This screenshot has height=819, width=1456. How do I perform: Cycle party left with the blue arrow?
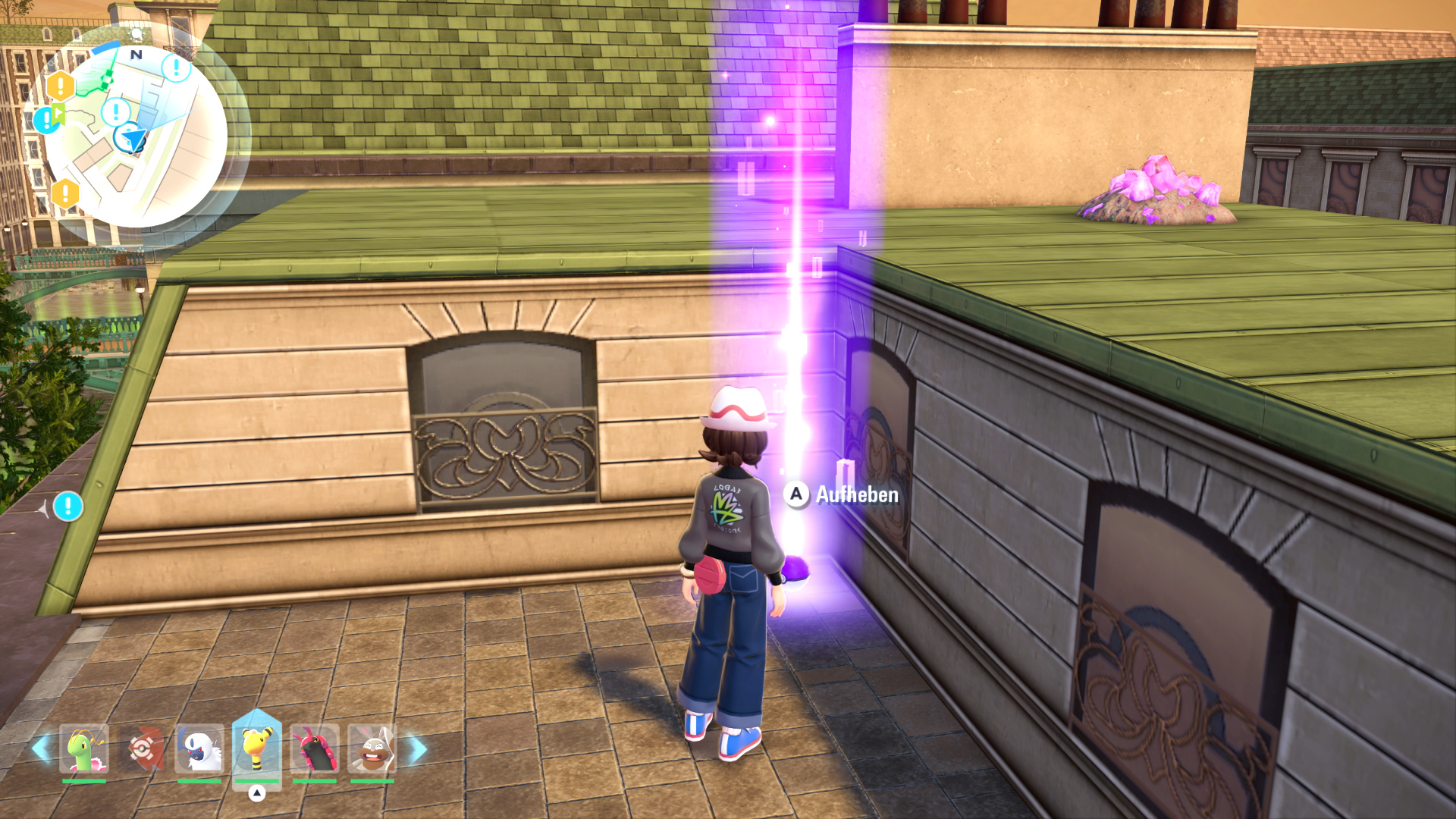(41, 749)
